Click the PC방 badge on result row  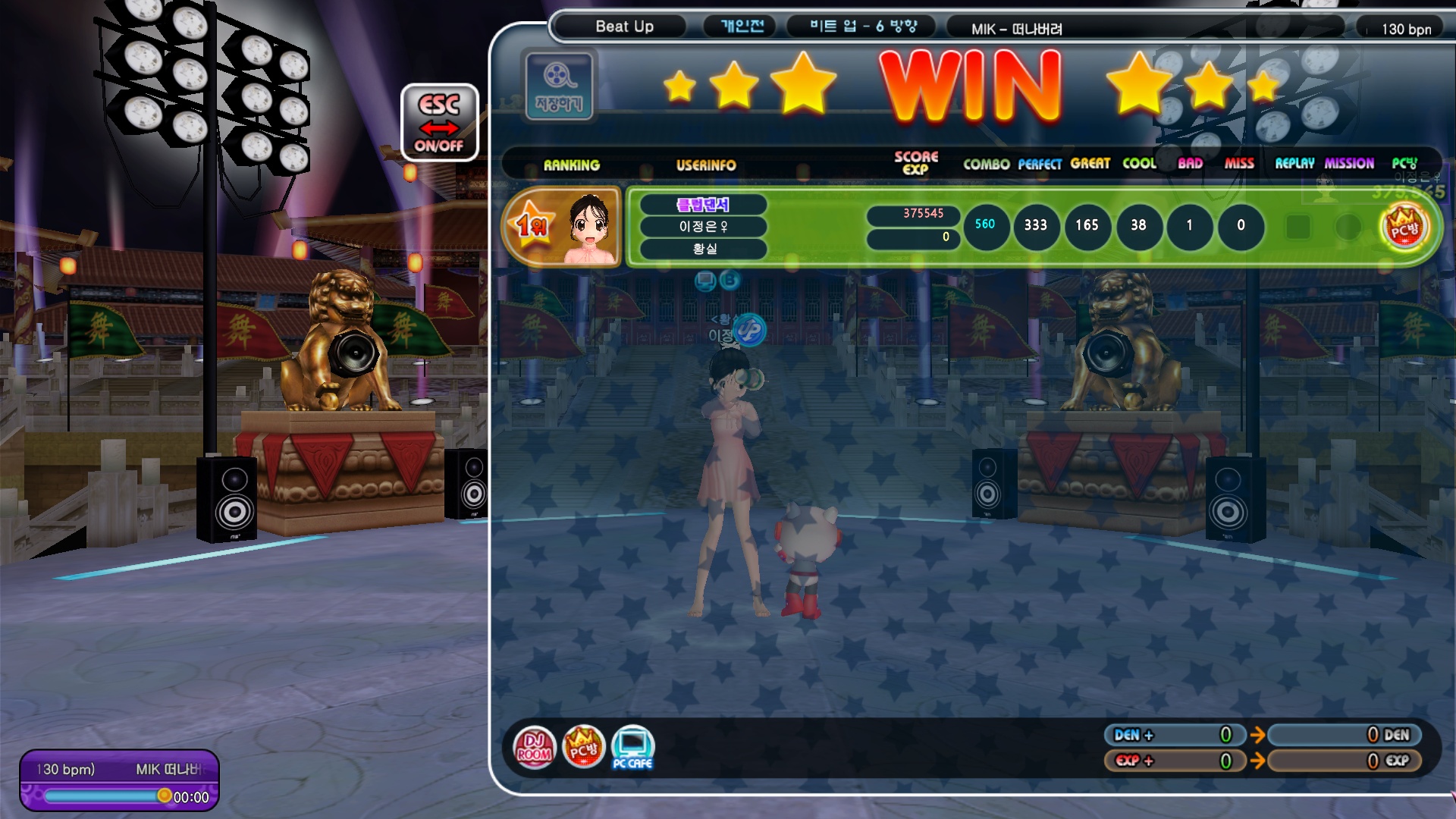pyautogui.click(x=1404, y=227)
